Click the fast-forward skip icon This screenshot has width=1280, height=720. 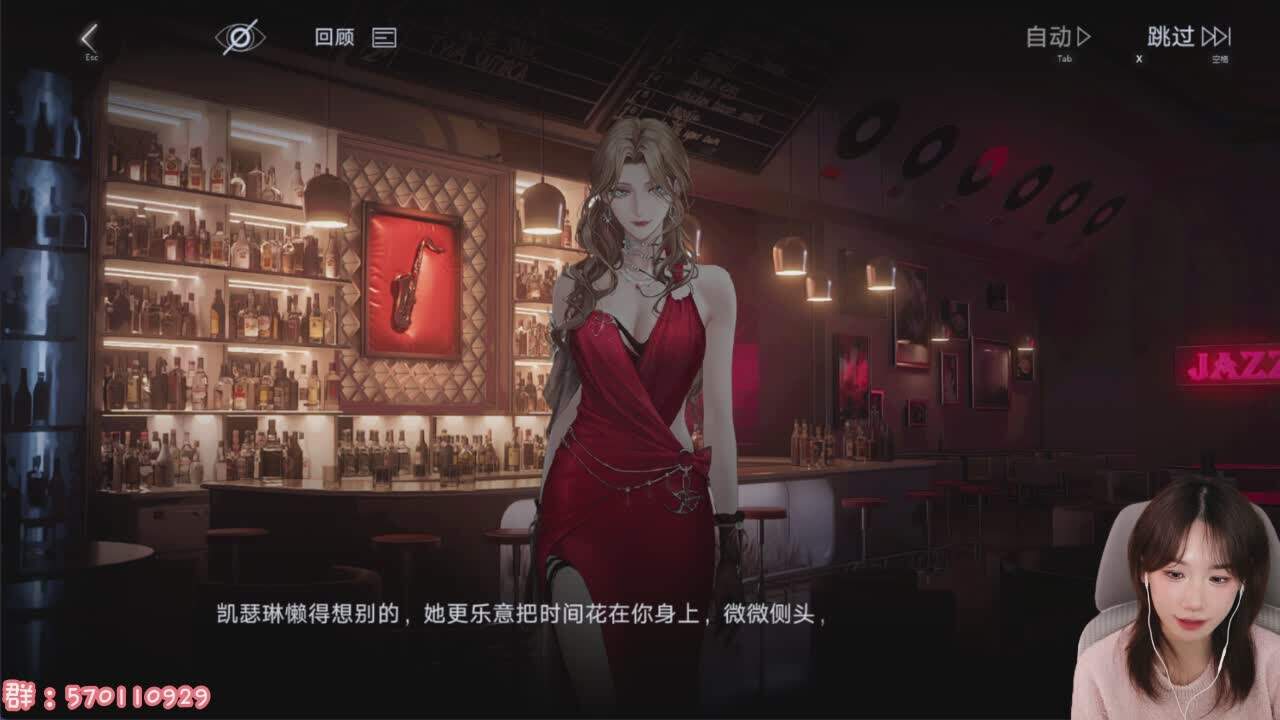[x=1216, y=36]
